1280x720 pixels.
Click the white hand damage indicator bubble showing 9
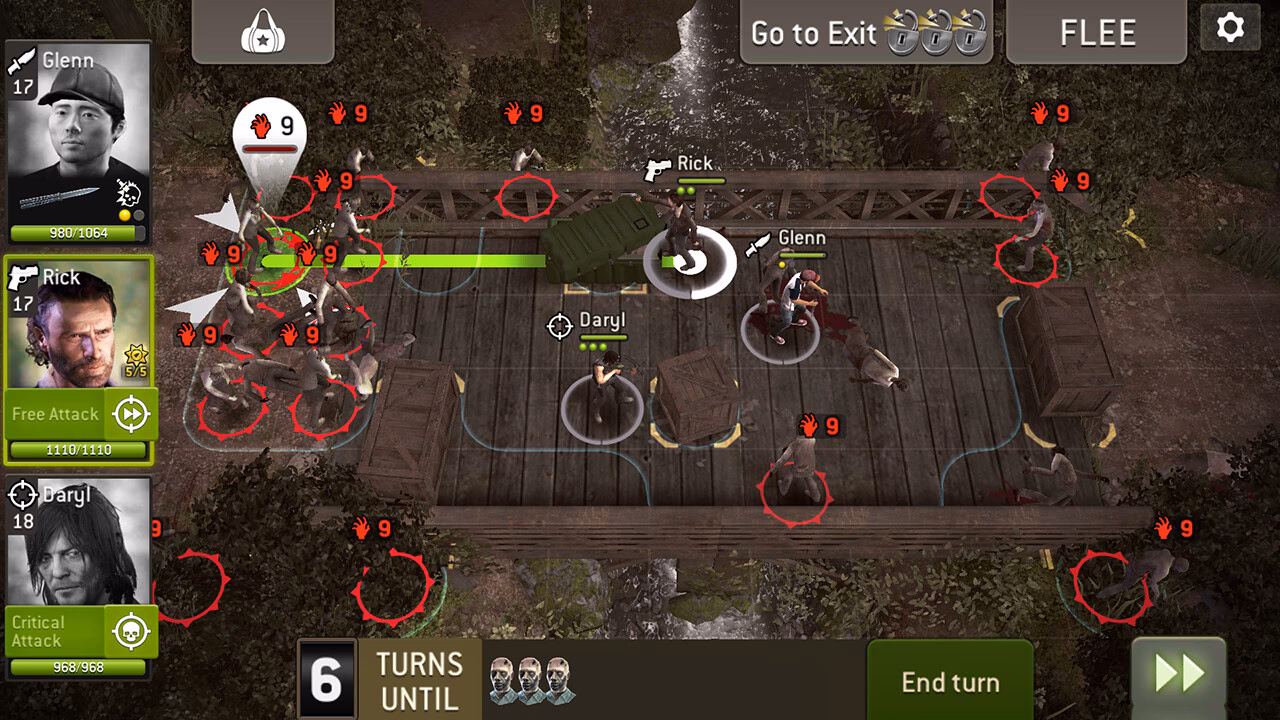272,127
